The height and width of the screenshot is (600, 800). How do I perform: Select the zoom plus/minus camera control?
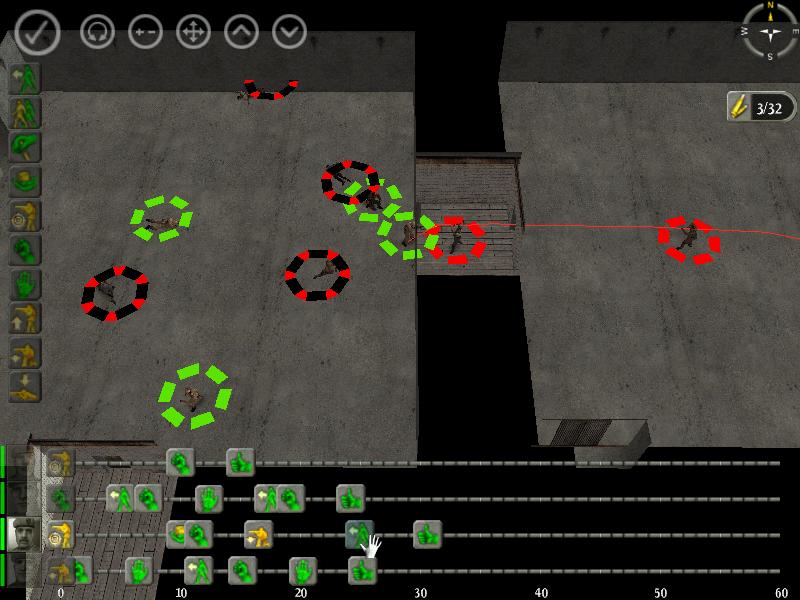click(x=145, y=32)
